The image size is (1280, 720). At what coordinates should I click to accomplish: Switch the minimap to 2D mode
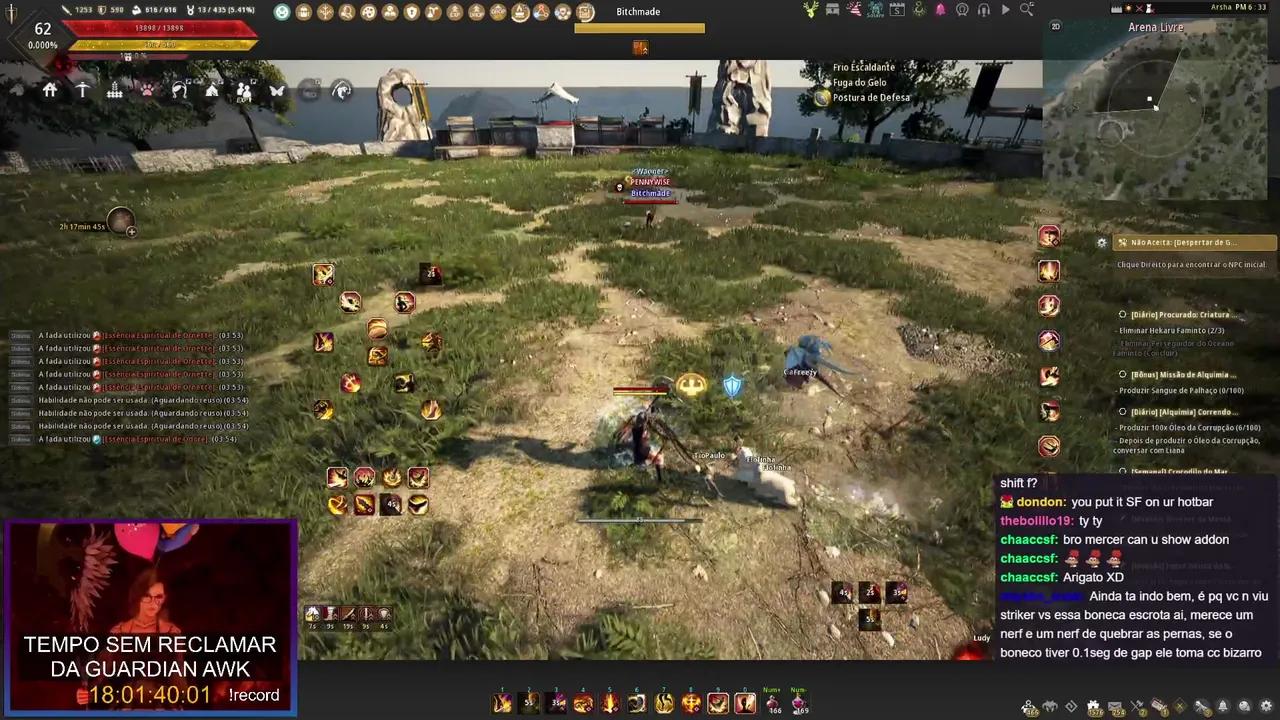(x=1056, y=27)
